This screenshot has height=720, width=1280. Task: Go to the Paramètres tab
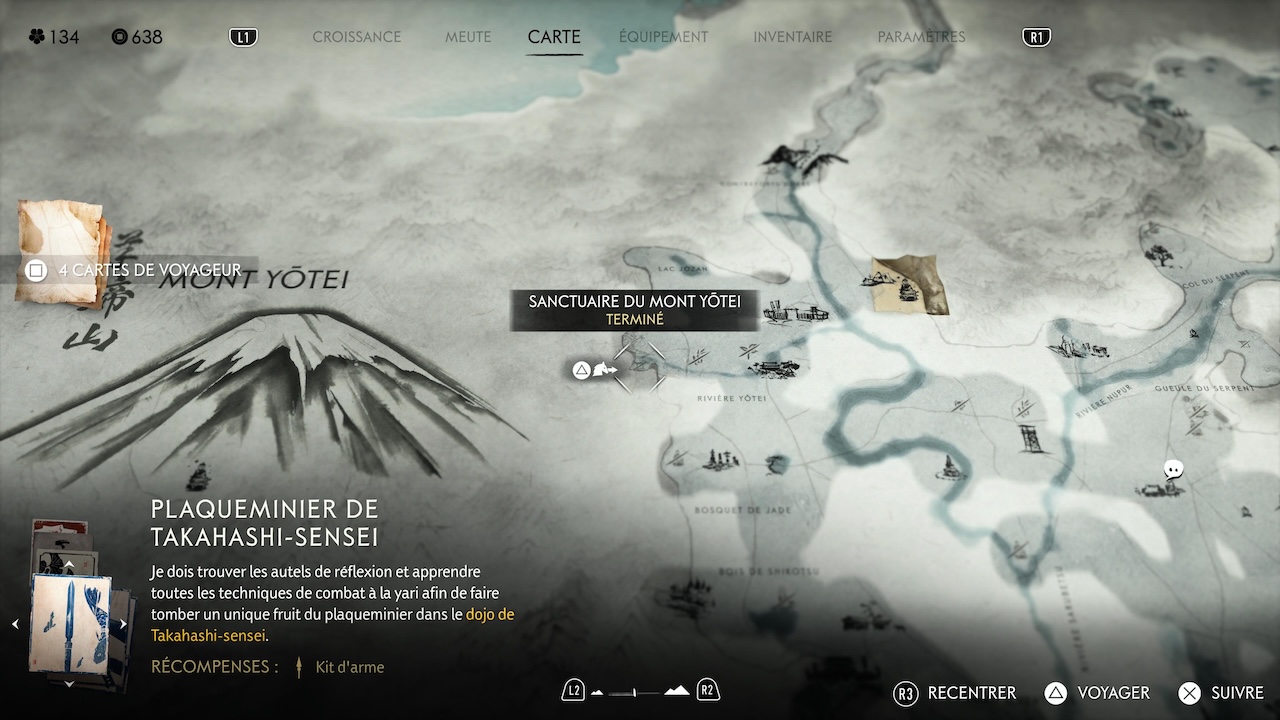tap(921, 37)
